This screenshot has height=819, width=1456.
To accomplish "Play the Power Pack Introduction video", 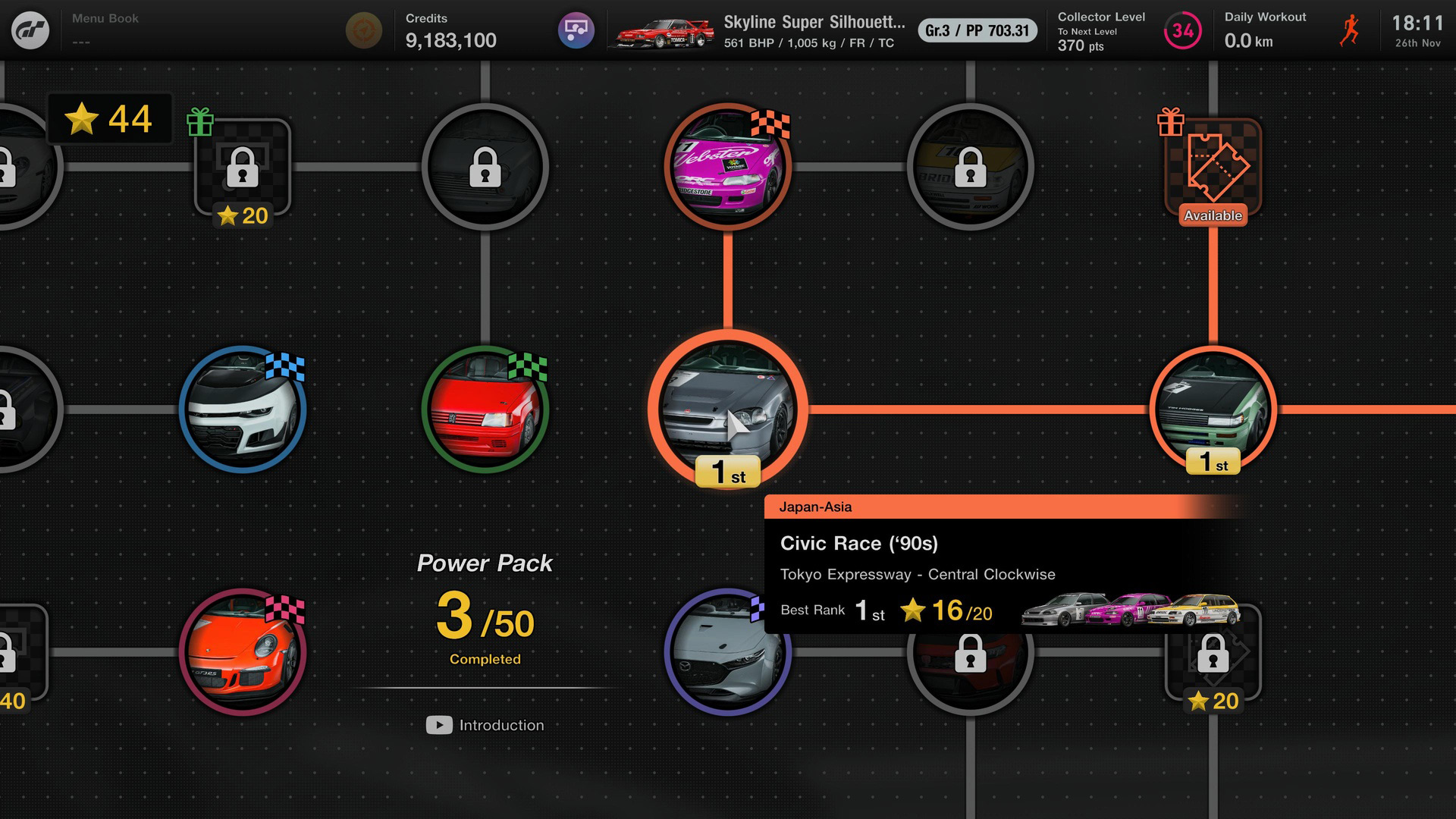I will click(485, 725).
